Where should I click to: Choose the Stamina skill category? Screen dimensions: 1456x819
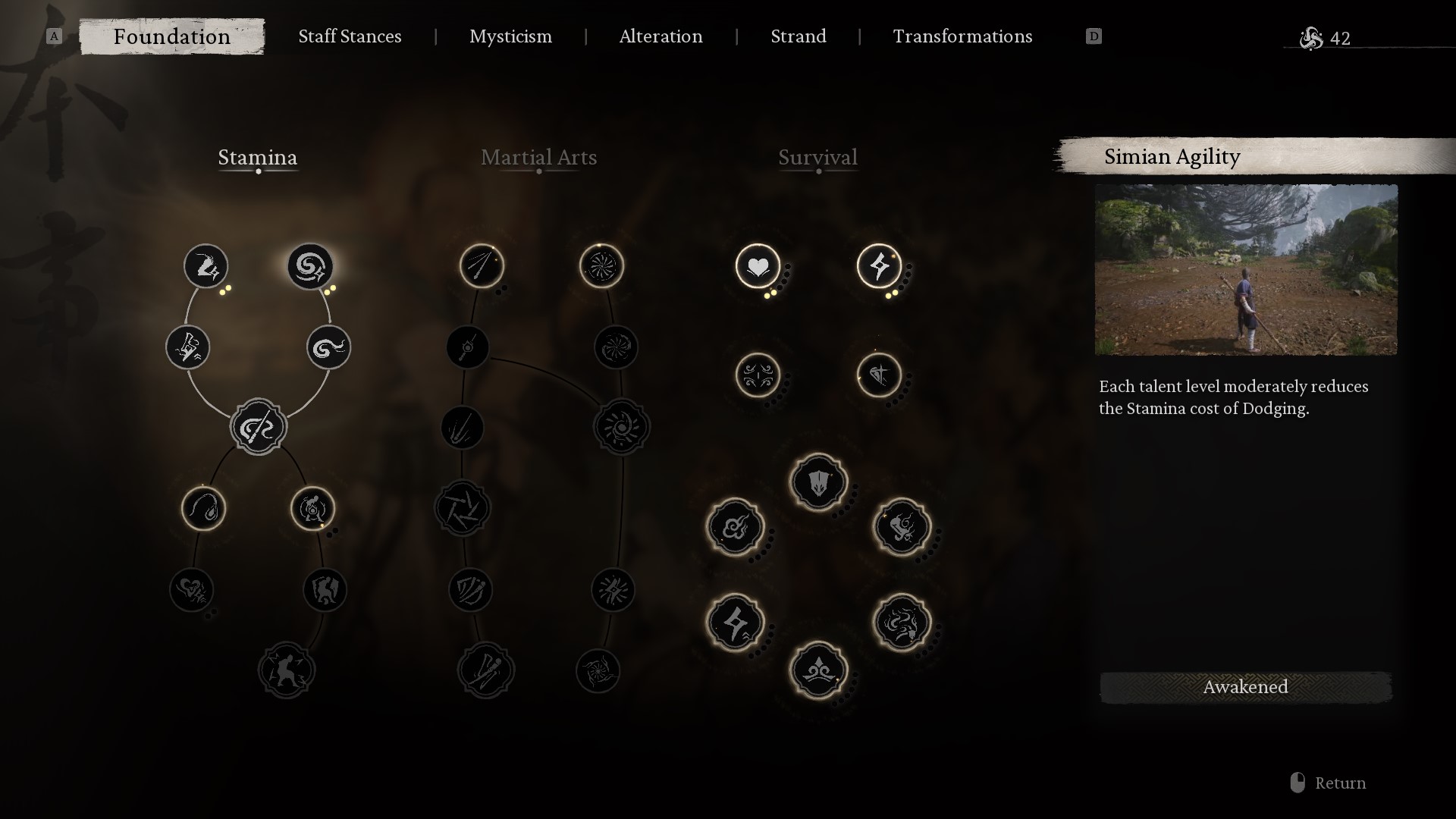(x=258, y=158)
